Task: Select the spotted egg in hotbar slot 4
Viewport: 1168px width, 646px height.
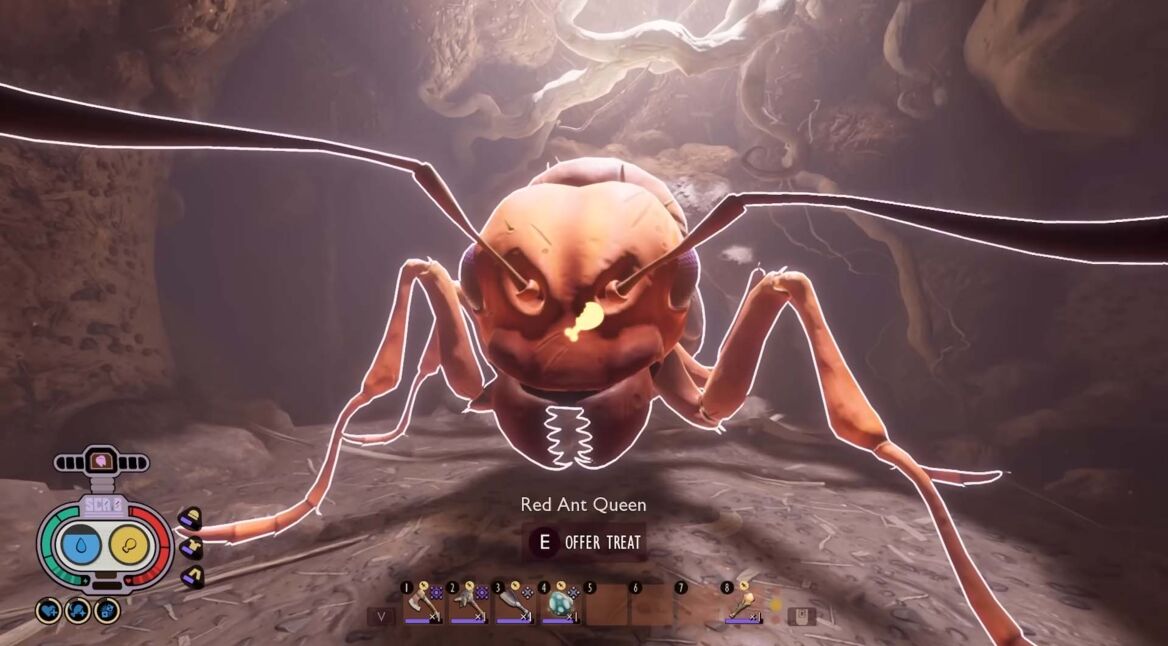Action: click(x=560, y=606)
